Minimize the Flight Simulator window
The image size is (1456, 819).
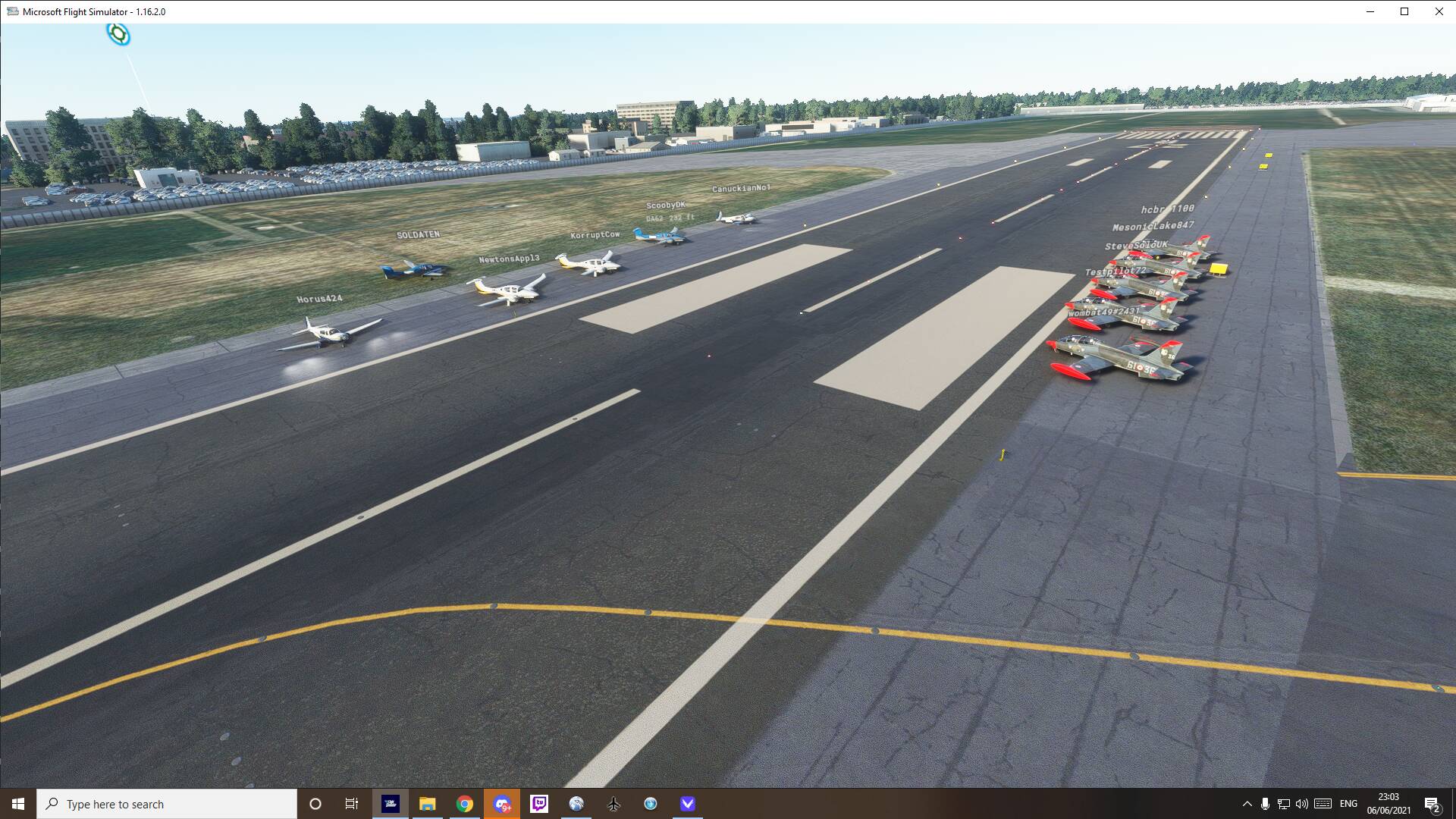click(1370, 11)
